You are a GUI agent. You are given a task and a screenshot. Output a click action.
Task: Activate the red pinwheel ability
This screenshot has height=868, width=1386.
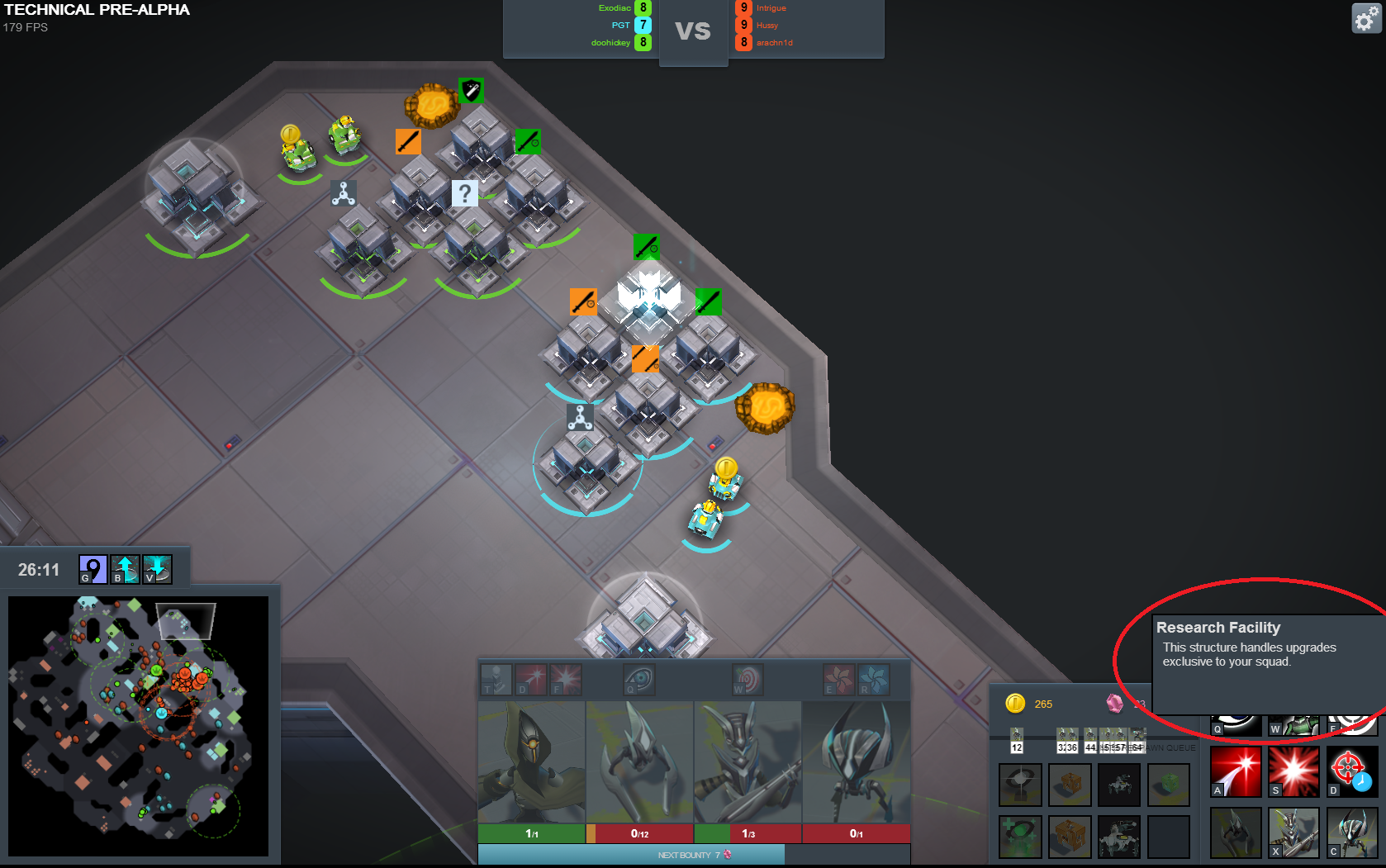[x=839, y=680]
